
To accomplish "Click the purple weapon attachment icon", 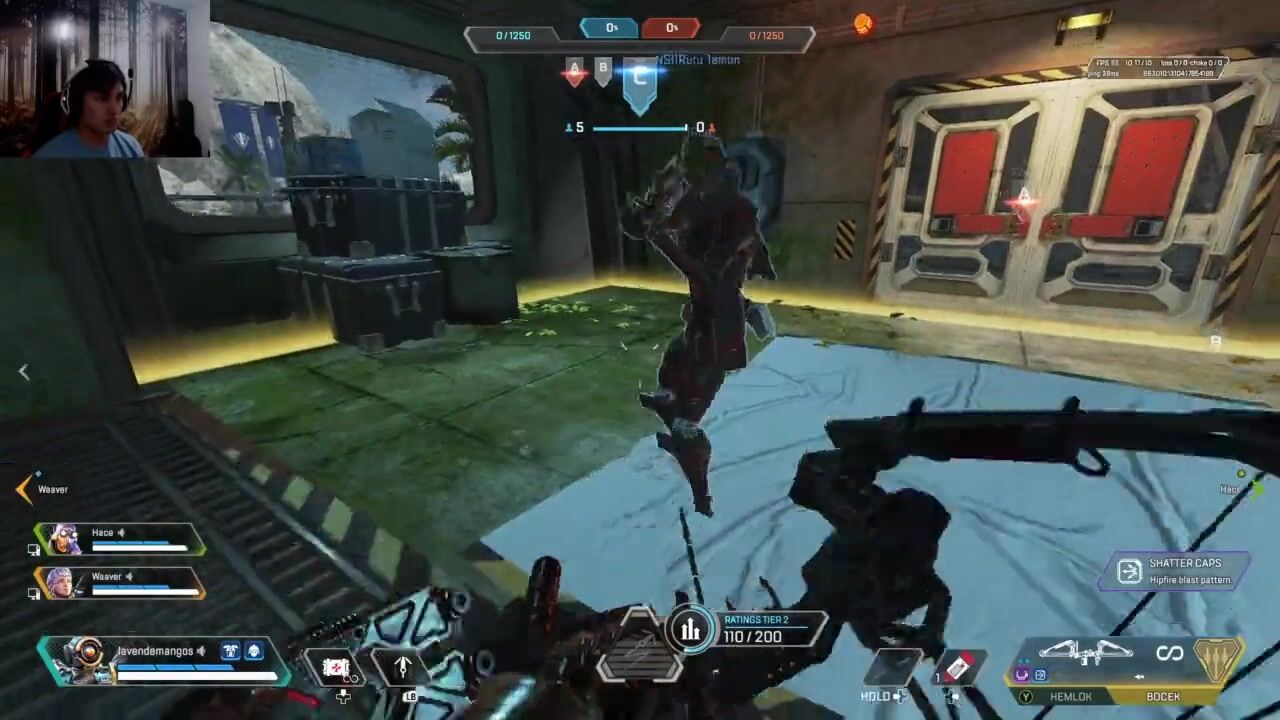I will coord(1022,675).
